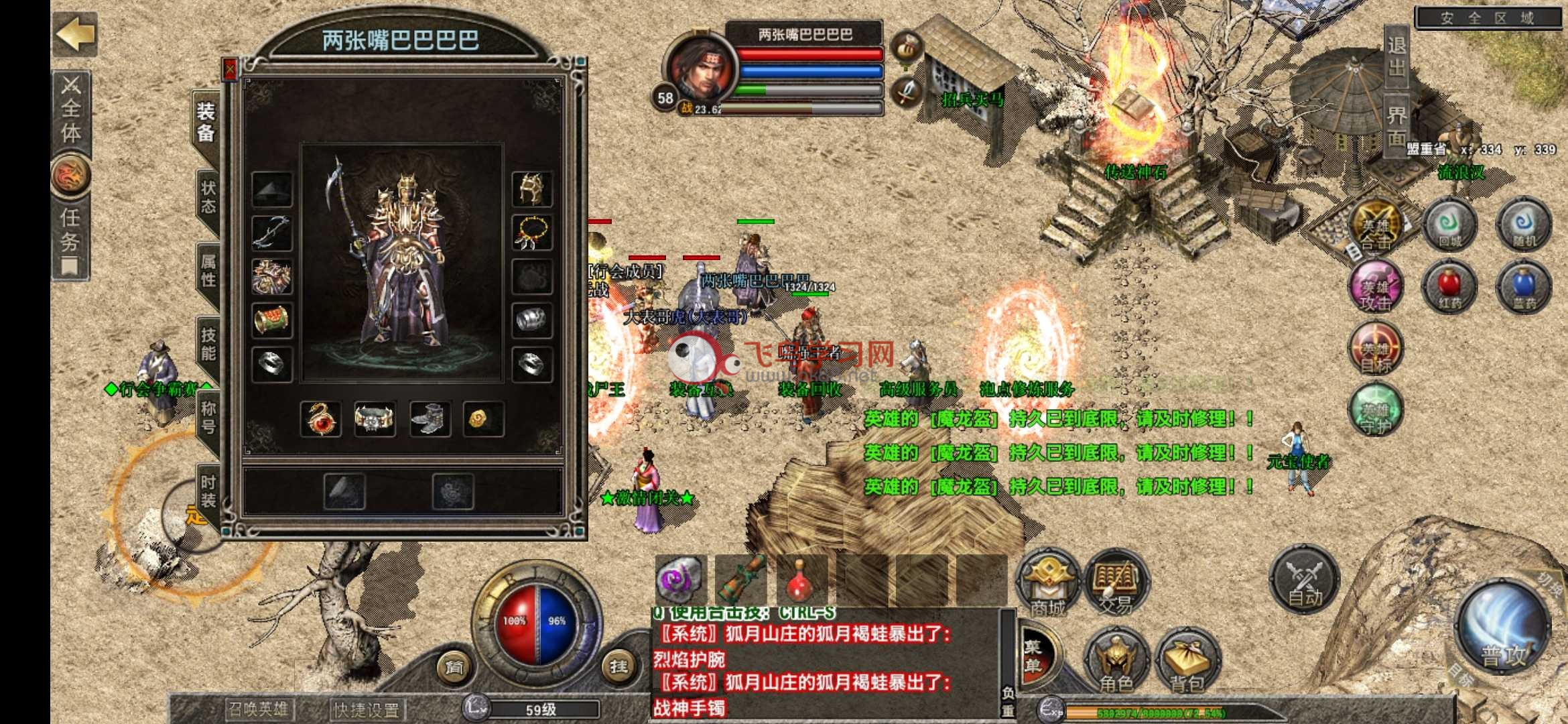Open the 属性 attributes tab
The image size is (1568, 724).
tap(208, 270)
